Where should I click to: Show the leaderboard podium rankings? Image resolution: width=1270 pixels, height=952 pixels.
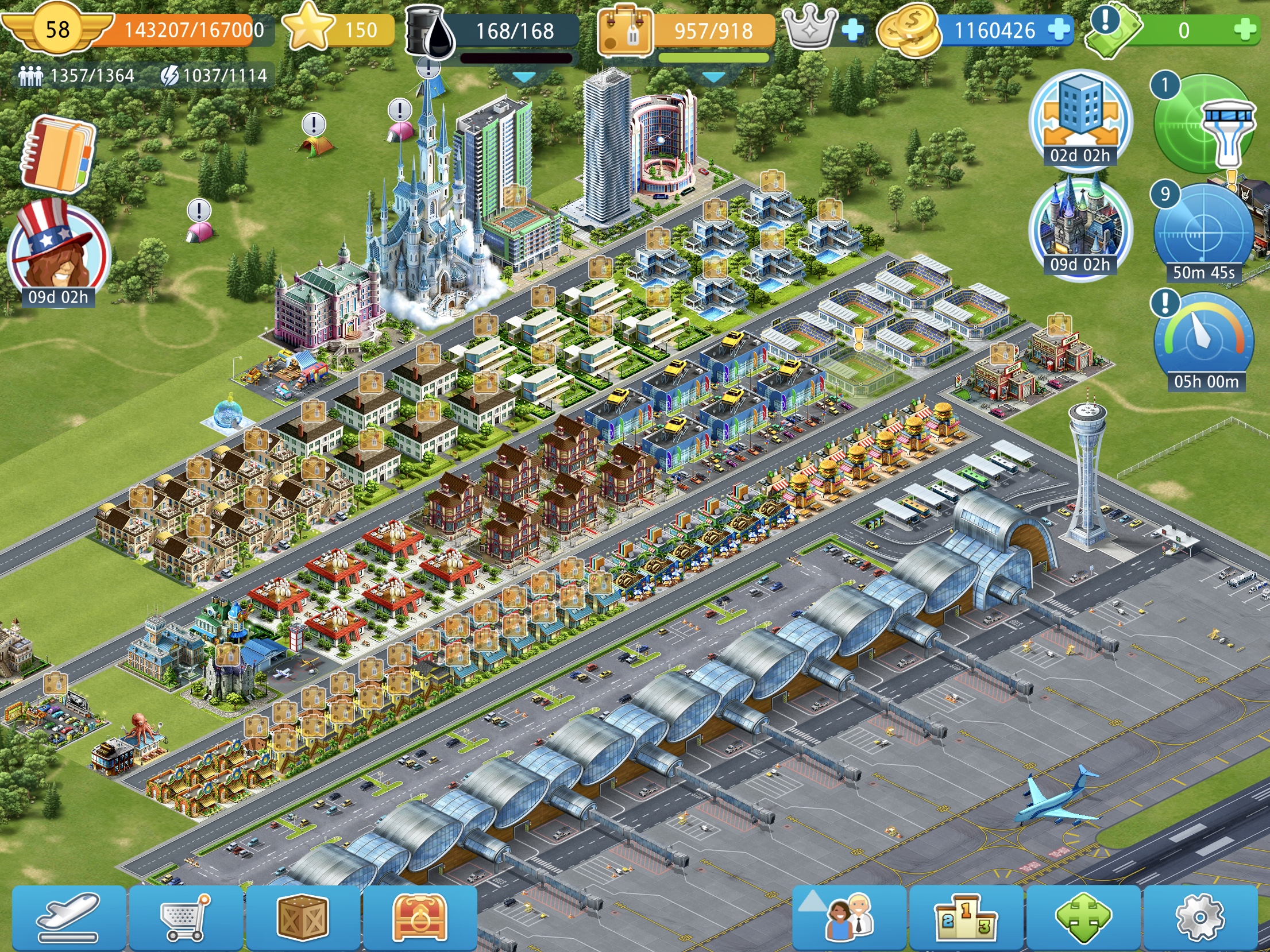pos(966,917)
